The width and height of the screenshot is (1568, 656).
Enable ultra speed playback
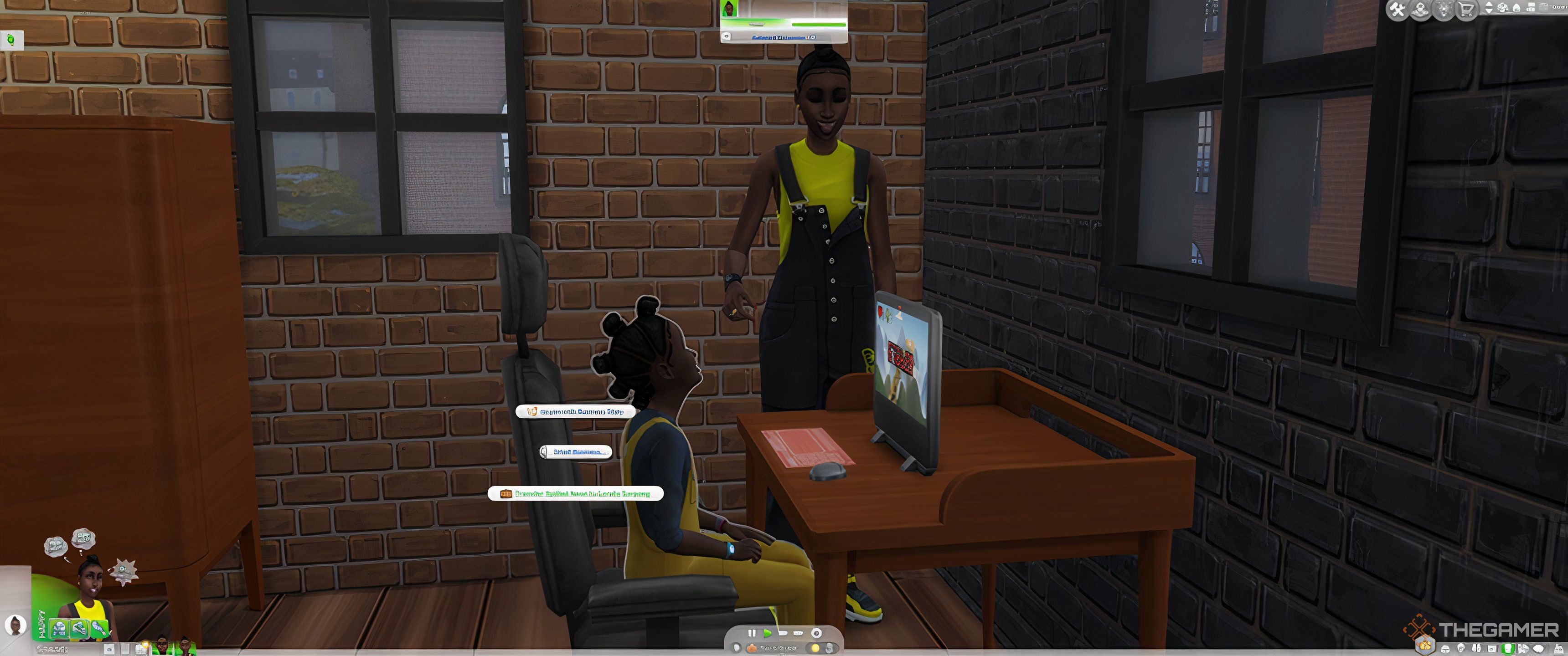click(x=799, y=633)
